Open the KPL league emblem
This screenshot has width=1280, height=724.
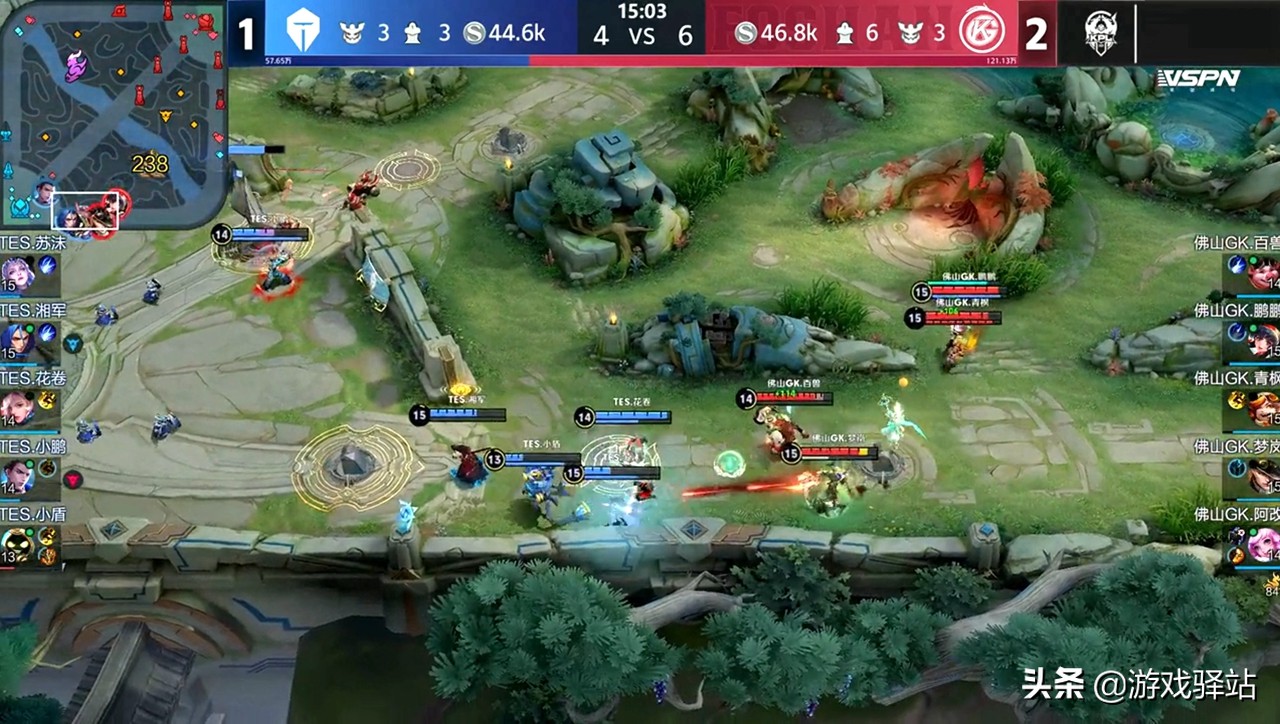pyautogui.click(x=1098, y=33)
